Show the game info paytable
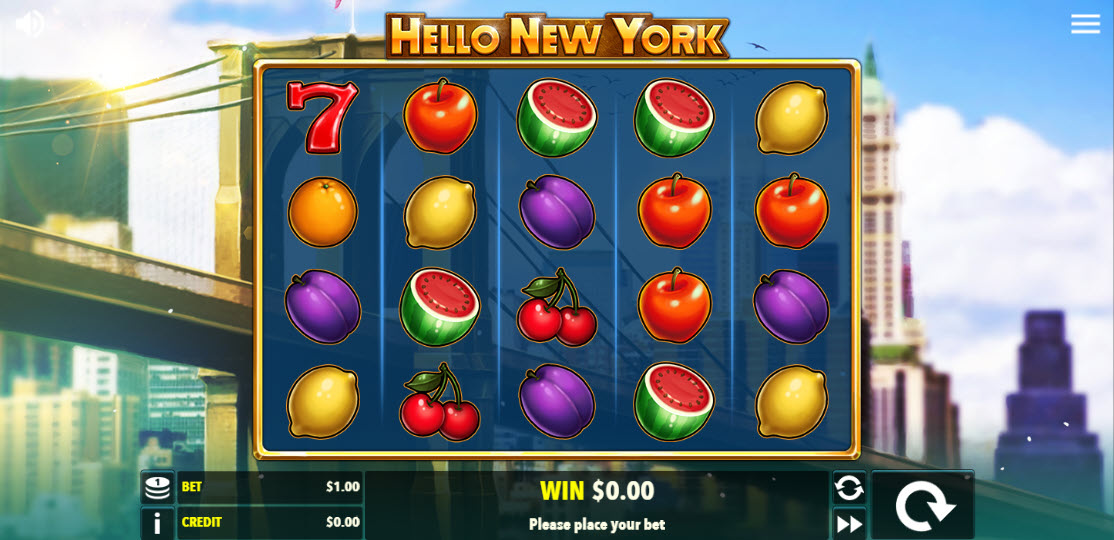 157,523
